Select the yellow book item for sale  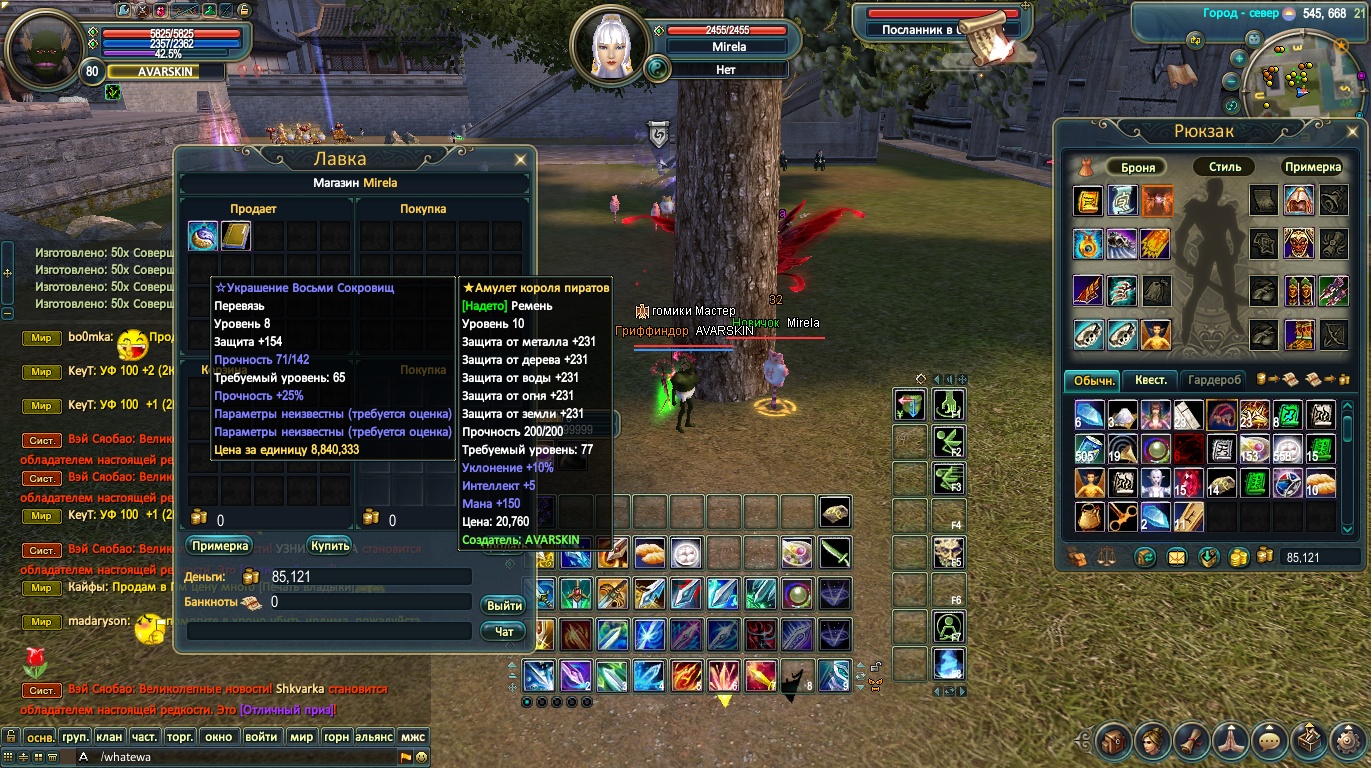click(236, 236)
